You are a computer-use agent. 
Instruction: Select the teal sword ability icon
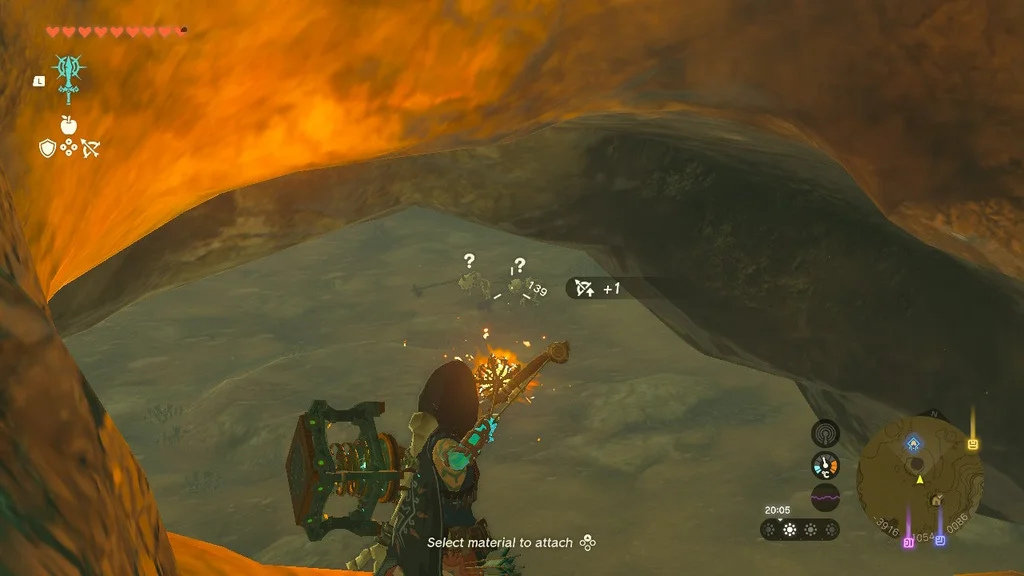point(69,72)
